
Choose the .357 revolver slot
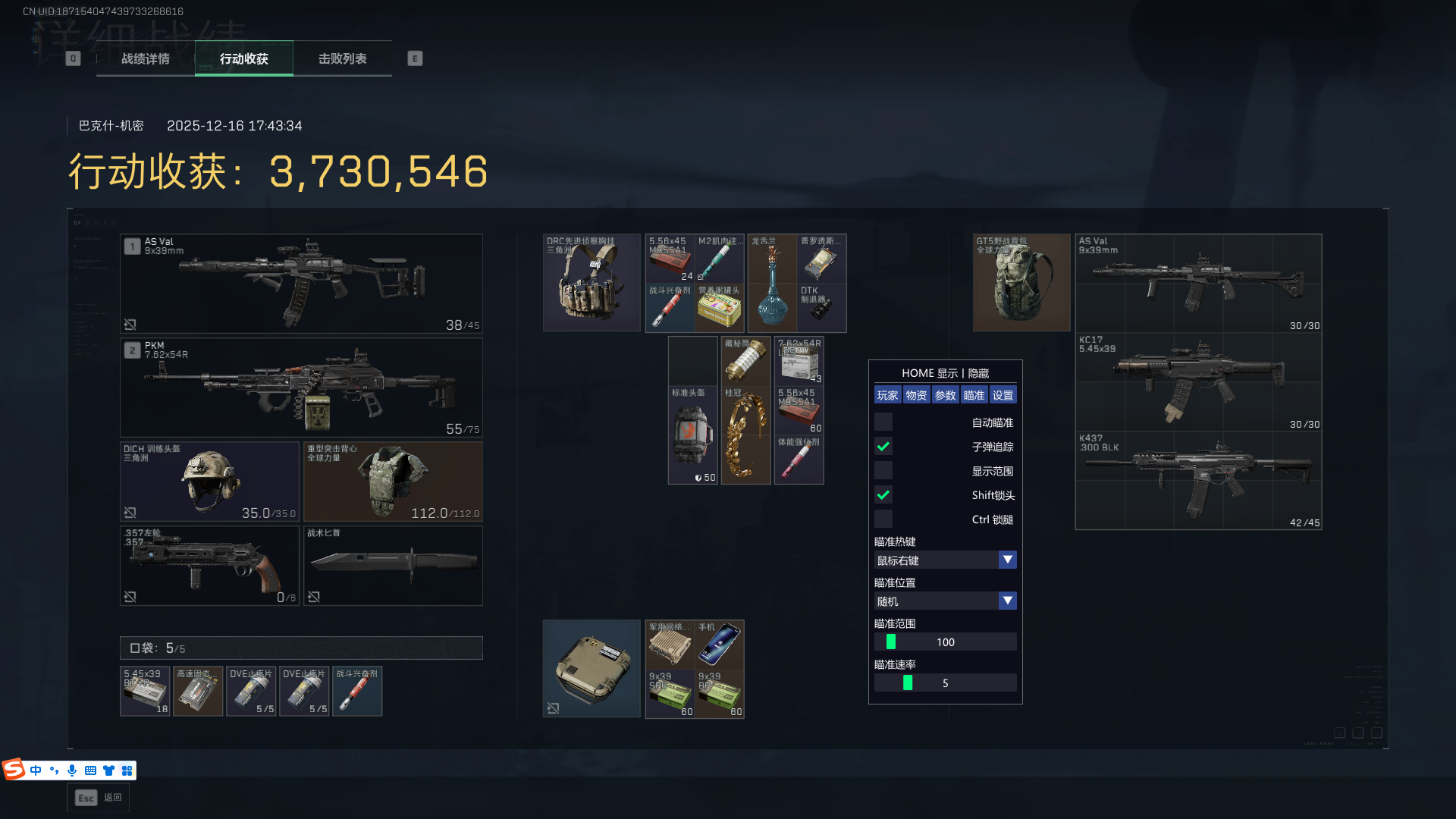[x=209, y=566]
